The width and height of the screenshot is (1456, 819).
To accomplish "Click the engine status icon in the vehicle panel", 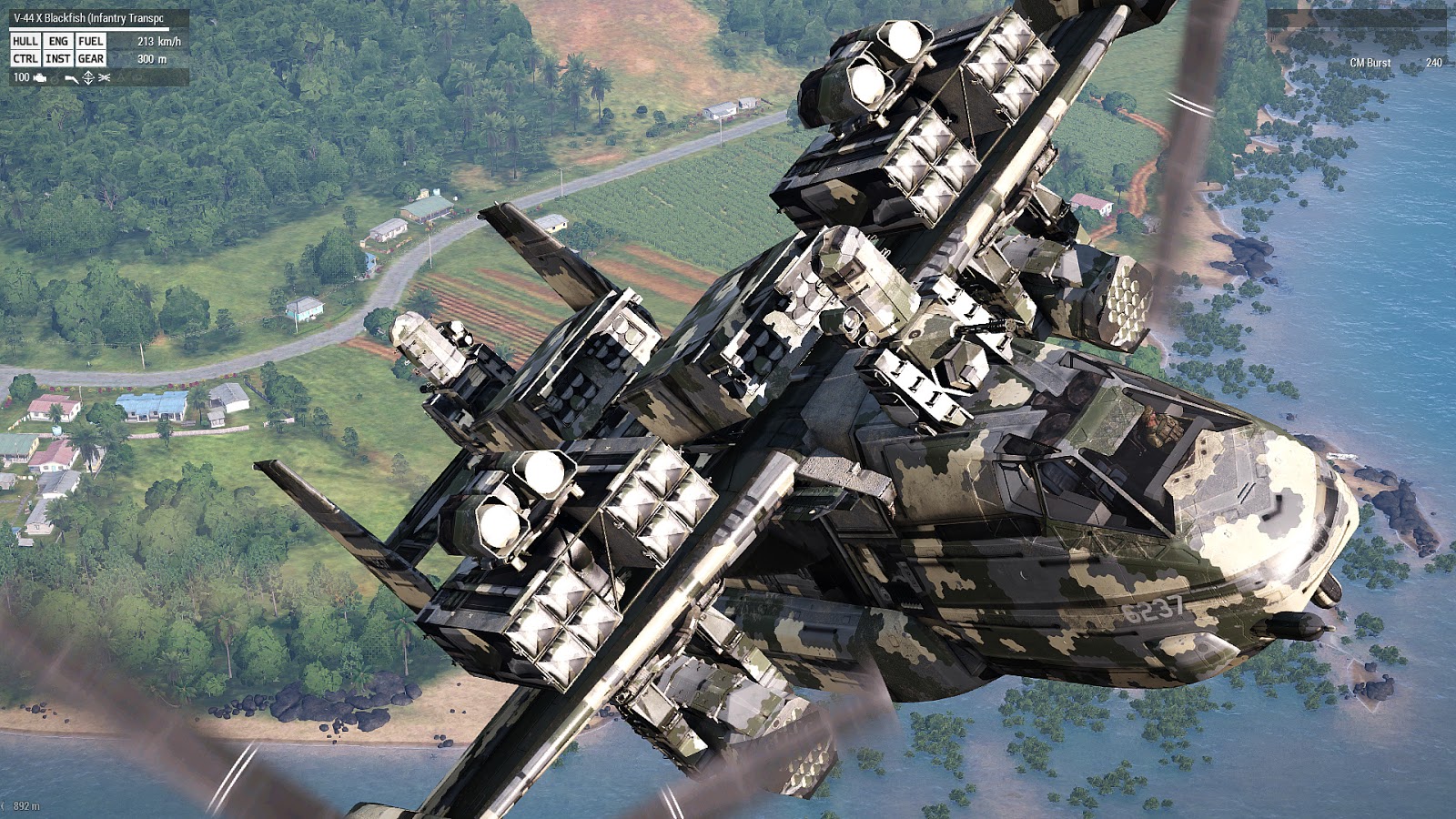I will pos(39,78).
